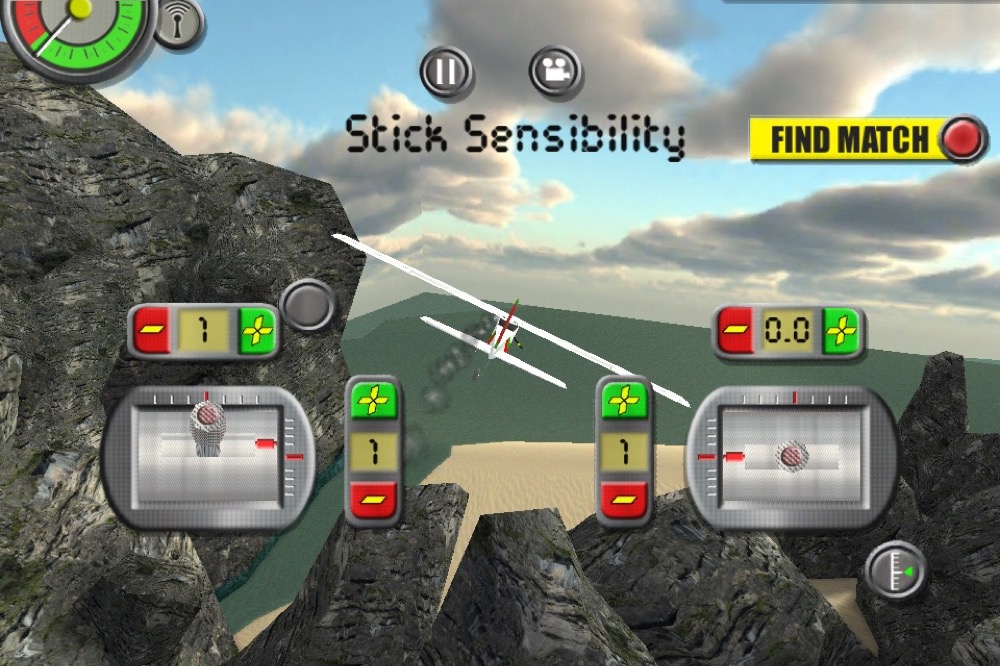Decrease left stick vertical sensibility
Image resolution: width=1000 pixels, height=666 pixels.
click(x=372, y=499)
